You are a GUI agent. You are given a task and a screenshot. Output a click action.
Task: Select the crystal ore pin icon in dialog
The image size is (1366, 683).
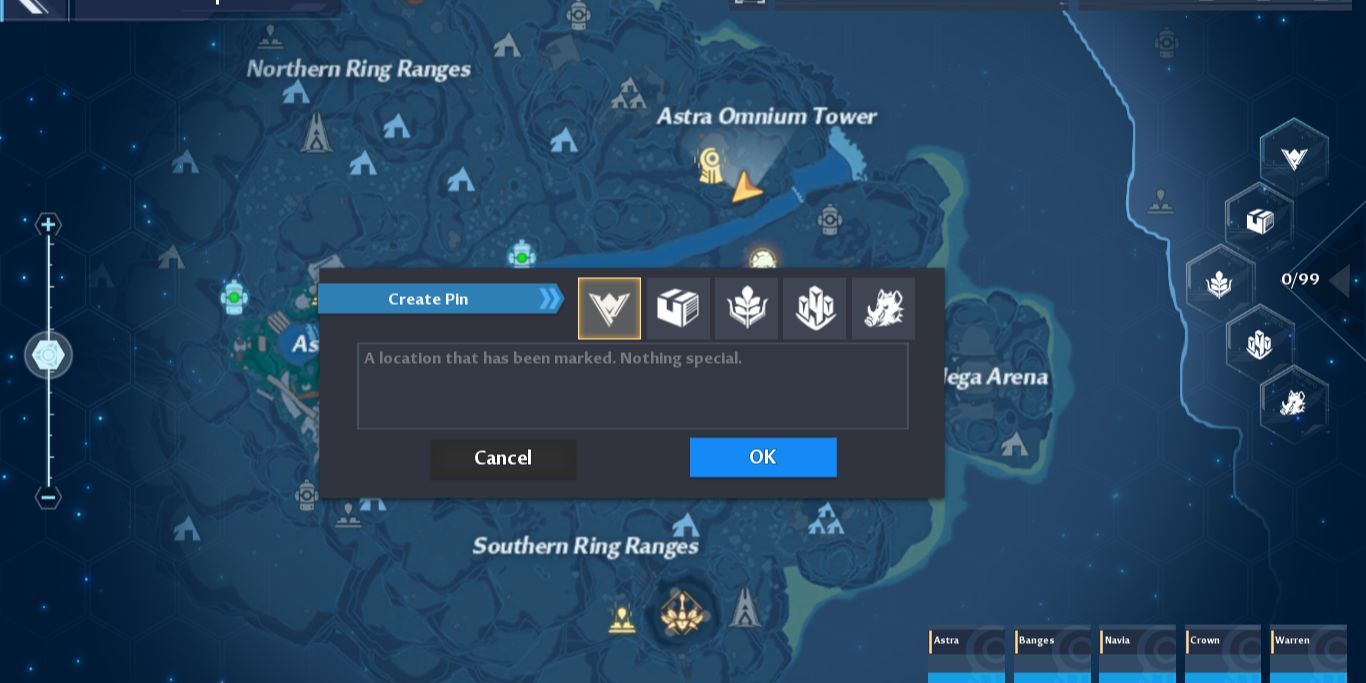click(815, 308)
